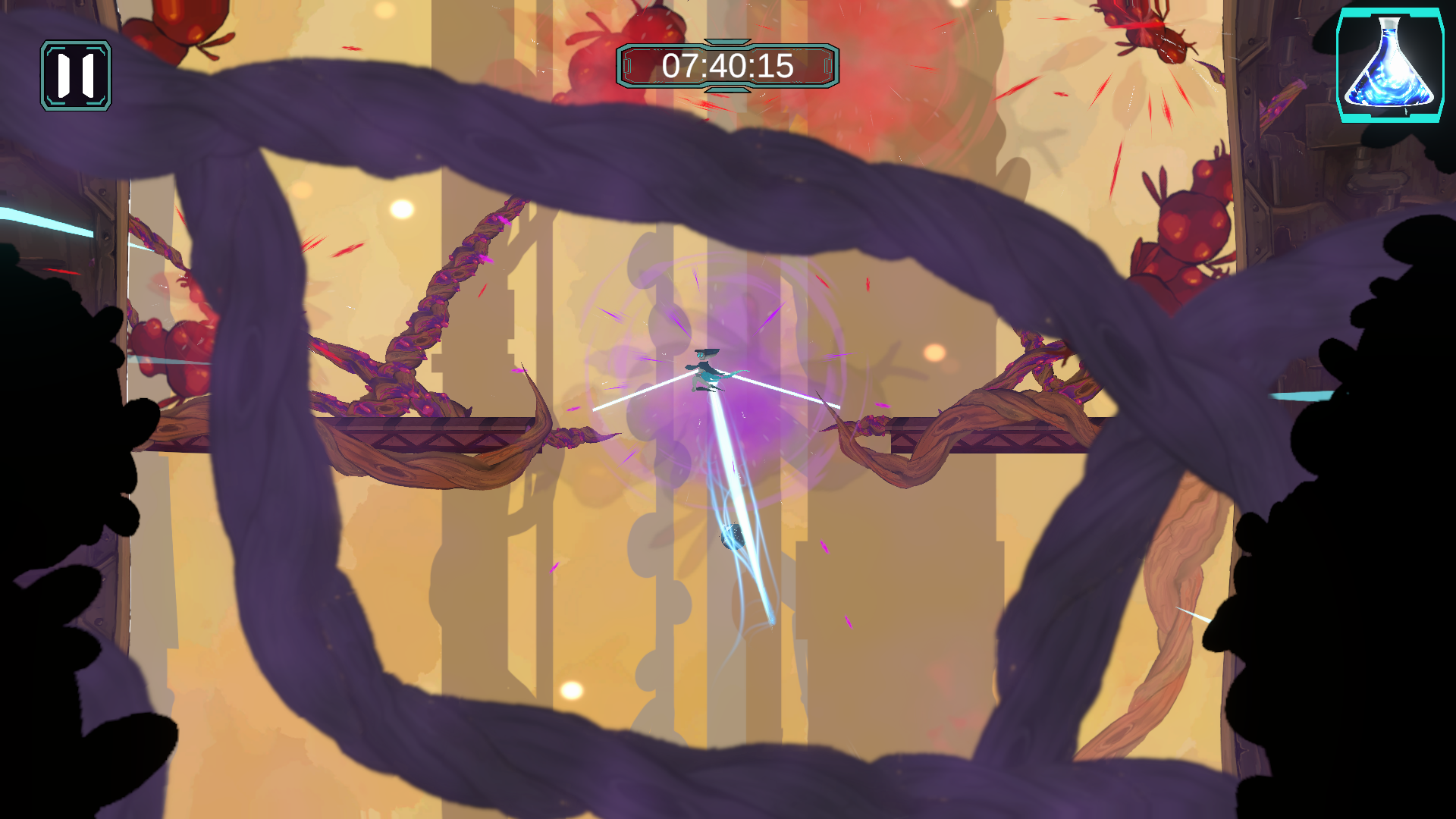Click the pause icon top-left

click(x=76, y=74)
